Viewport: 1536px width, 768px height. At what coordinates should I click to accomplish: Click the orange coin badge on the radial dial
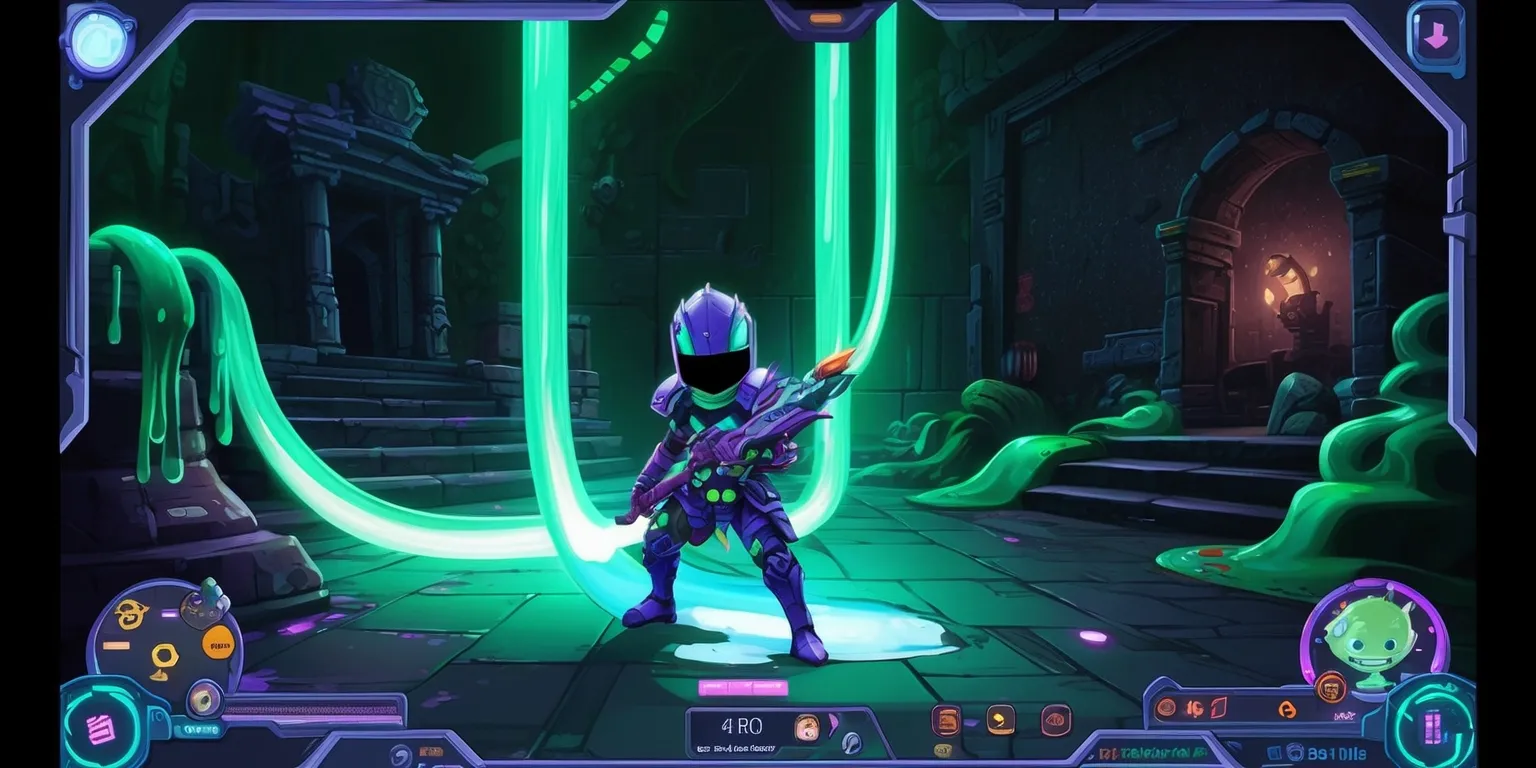point(217,643)
